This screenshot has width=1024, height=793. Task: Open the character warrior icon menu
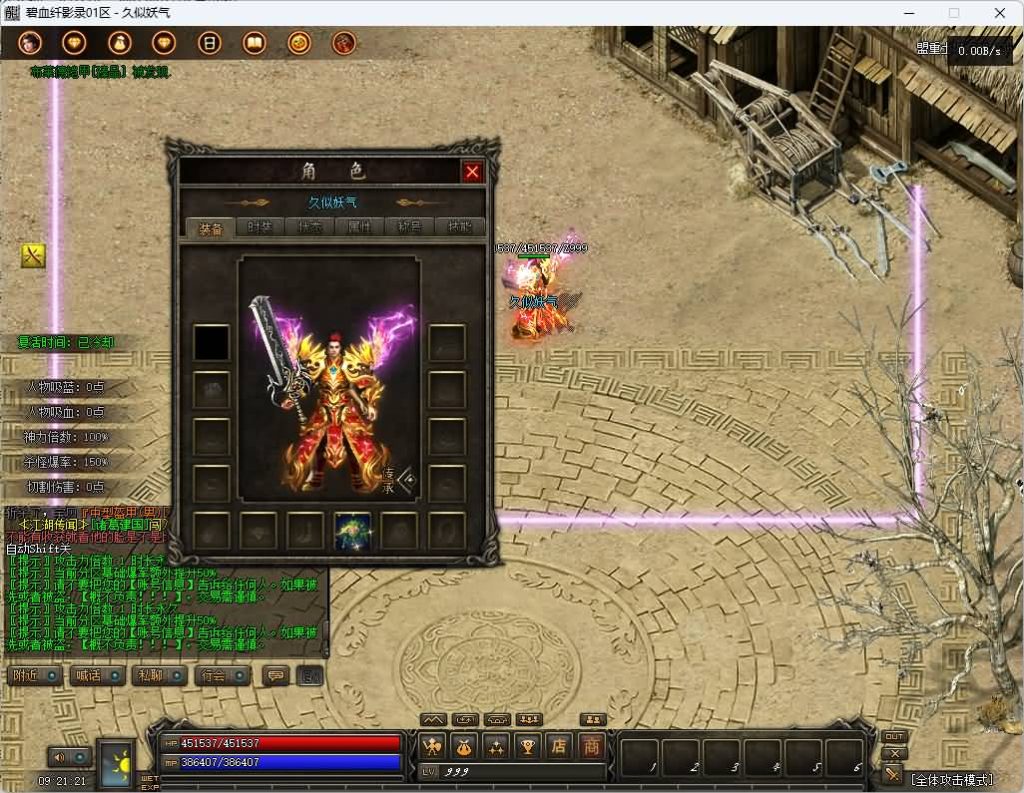coord(432,745)
